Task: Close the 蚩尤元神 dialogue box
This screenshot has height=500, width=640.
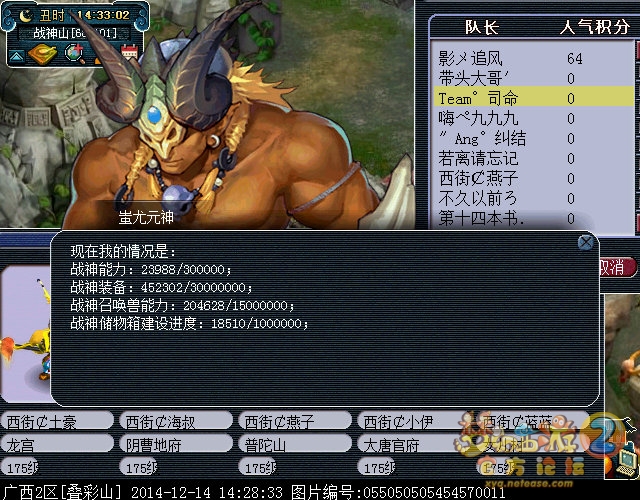Action: (586, 242)
